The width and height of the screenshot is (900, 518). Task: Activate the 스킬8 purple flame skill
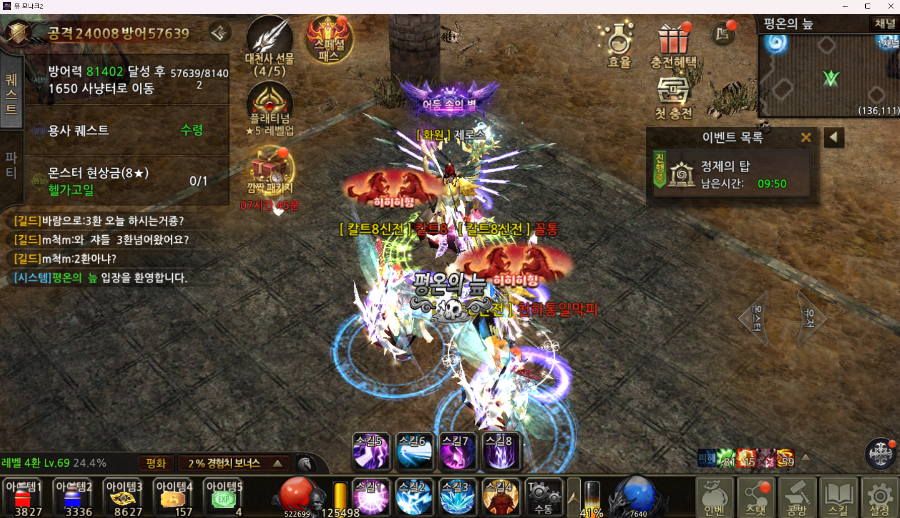tap(499, 452)
